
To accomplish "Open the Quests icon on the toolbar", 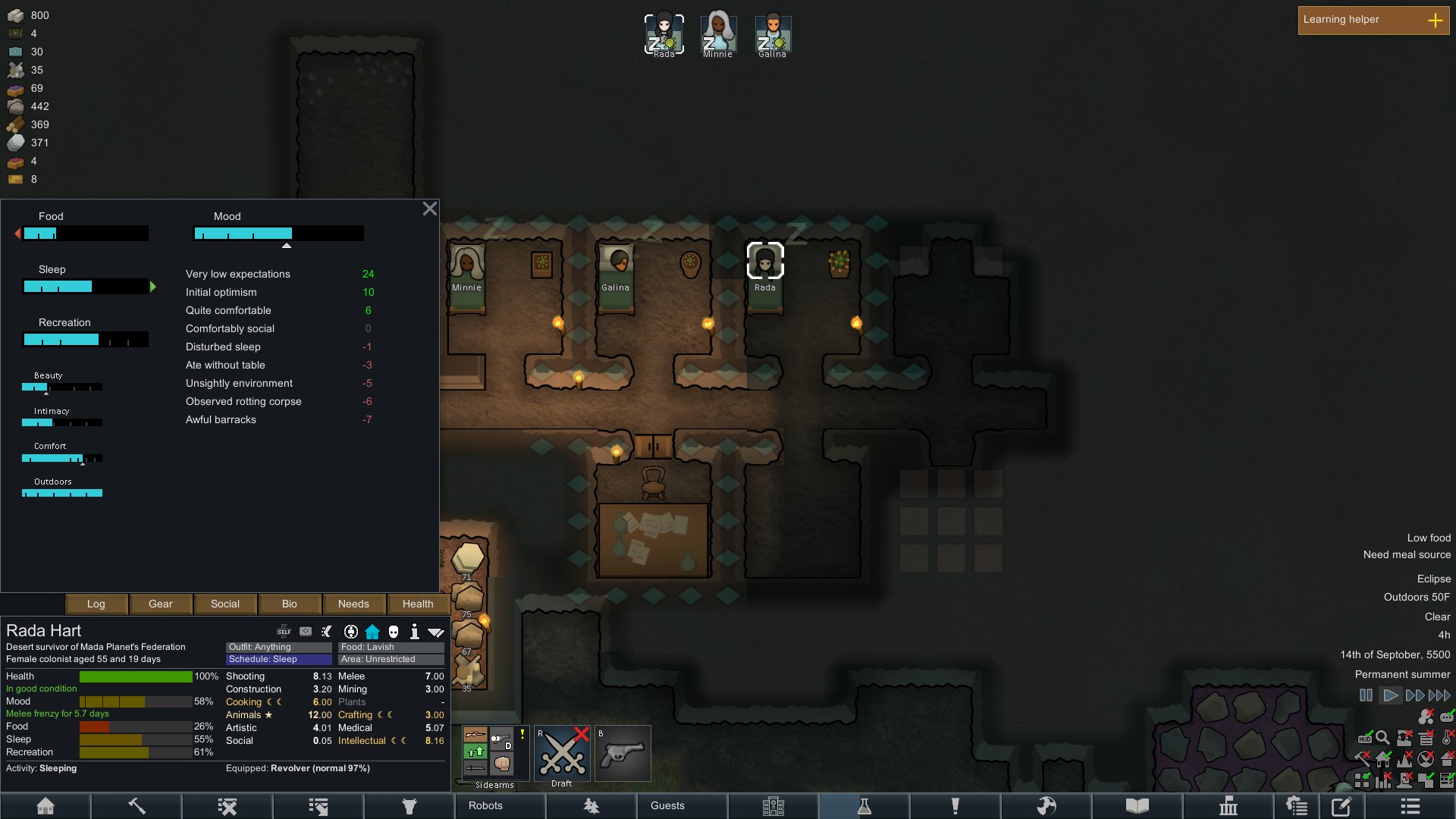I will (955, 806).
